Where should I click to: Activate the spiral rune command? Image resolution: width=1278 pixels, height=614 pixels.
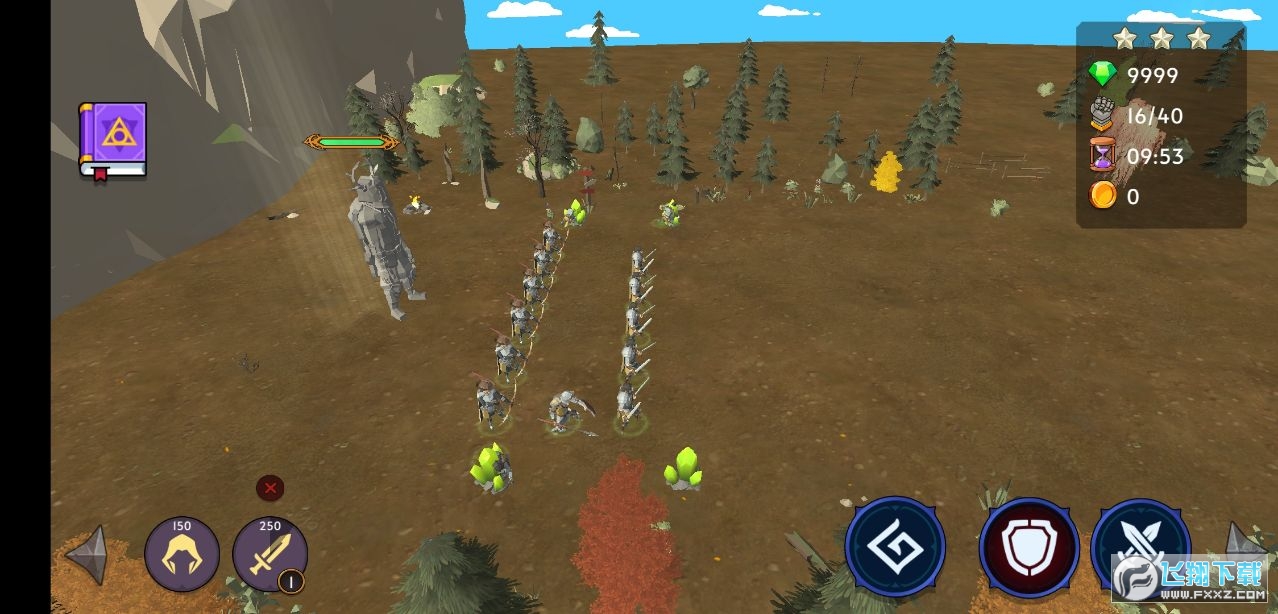895,547
